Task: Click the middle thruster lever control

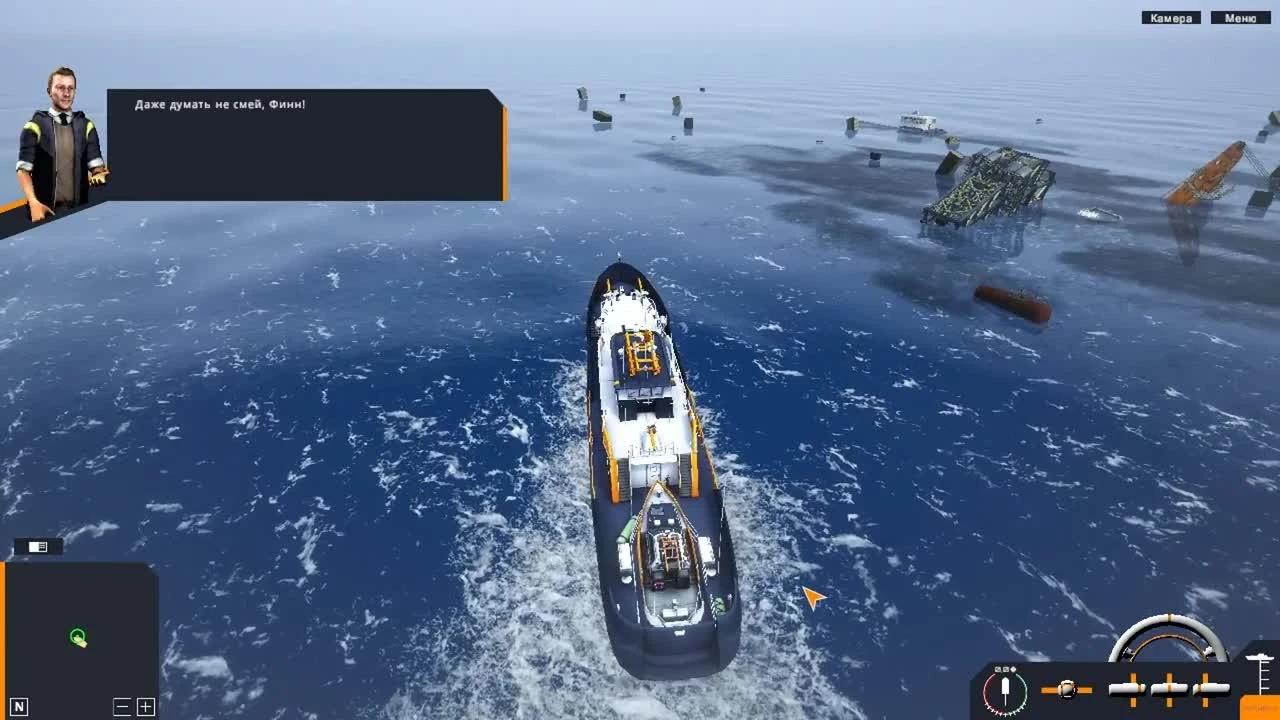Action: 1167,688
